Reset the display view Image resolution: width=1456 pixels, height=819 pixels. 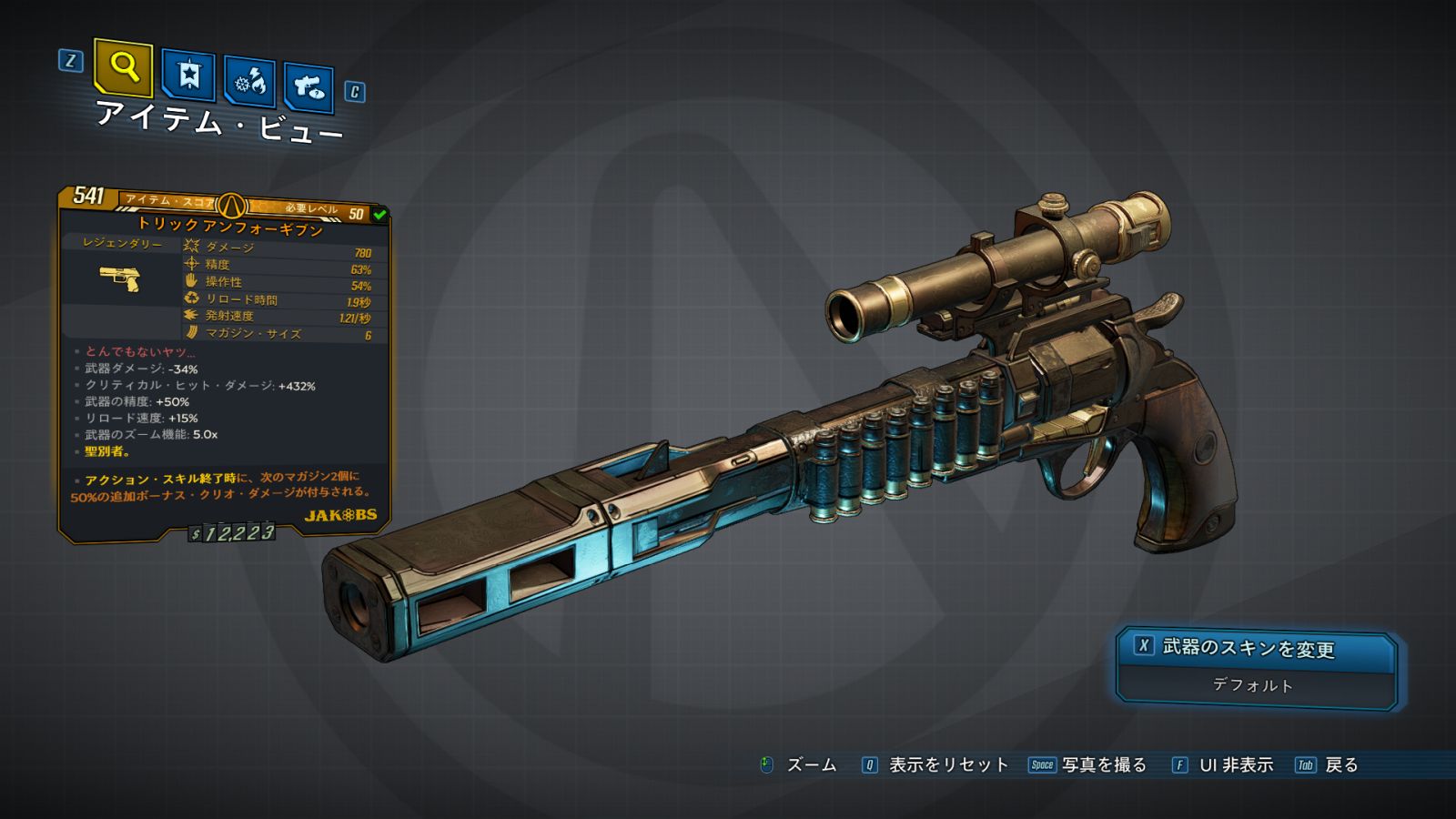point(947,765)
